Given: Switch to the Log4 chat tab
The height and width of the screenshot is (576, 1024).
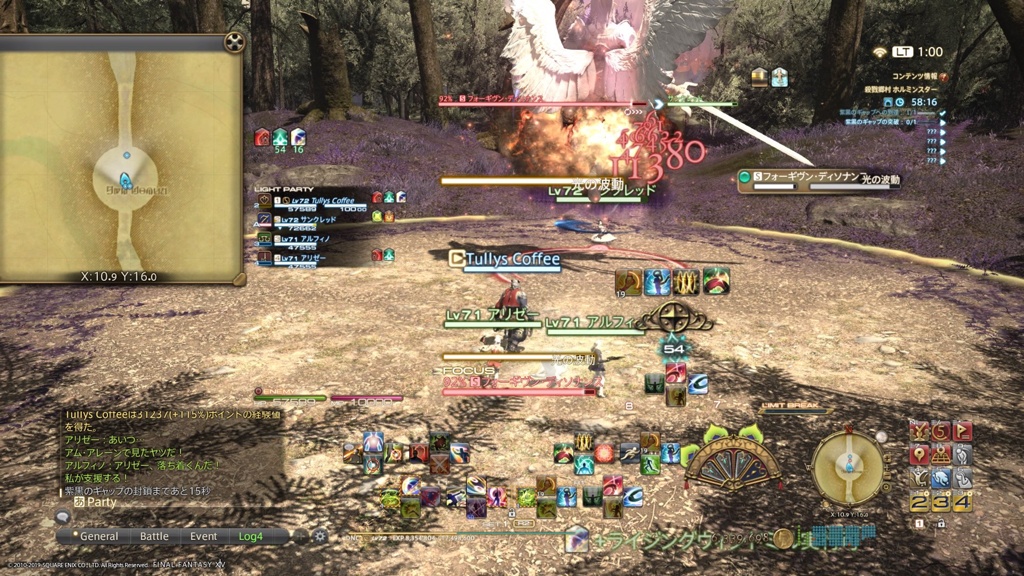Looking at the screenshot, I should 251,536.
